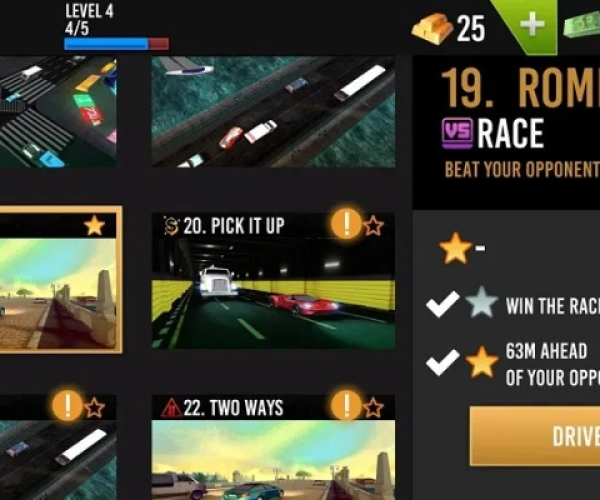Select the highlighted level with the gold border
The image size is (600, 500).
tap(60, 280)
